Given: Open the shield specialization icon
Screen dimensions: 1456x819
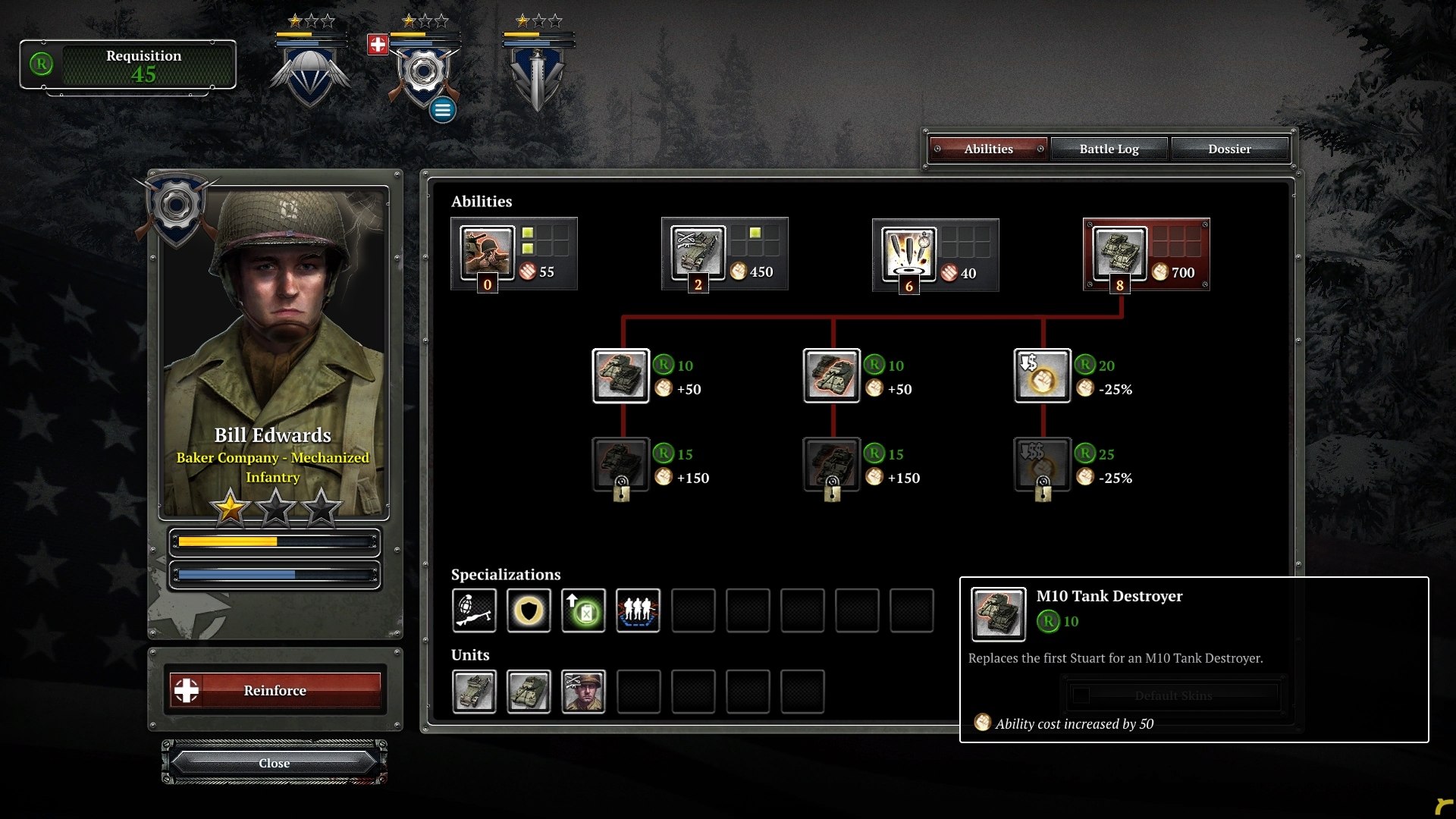Looking at the screenshot, I should (x=529, y=610).
